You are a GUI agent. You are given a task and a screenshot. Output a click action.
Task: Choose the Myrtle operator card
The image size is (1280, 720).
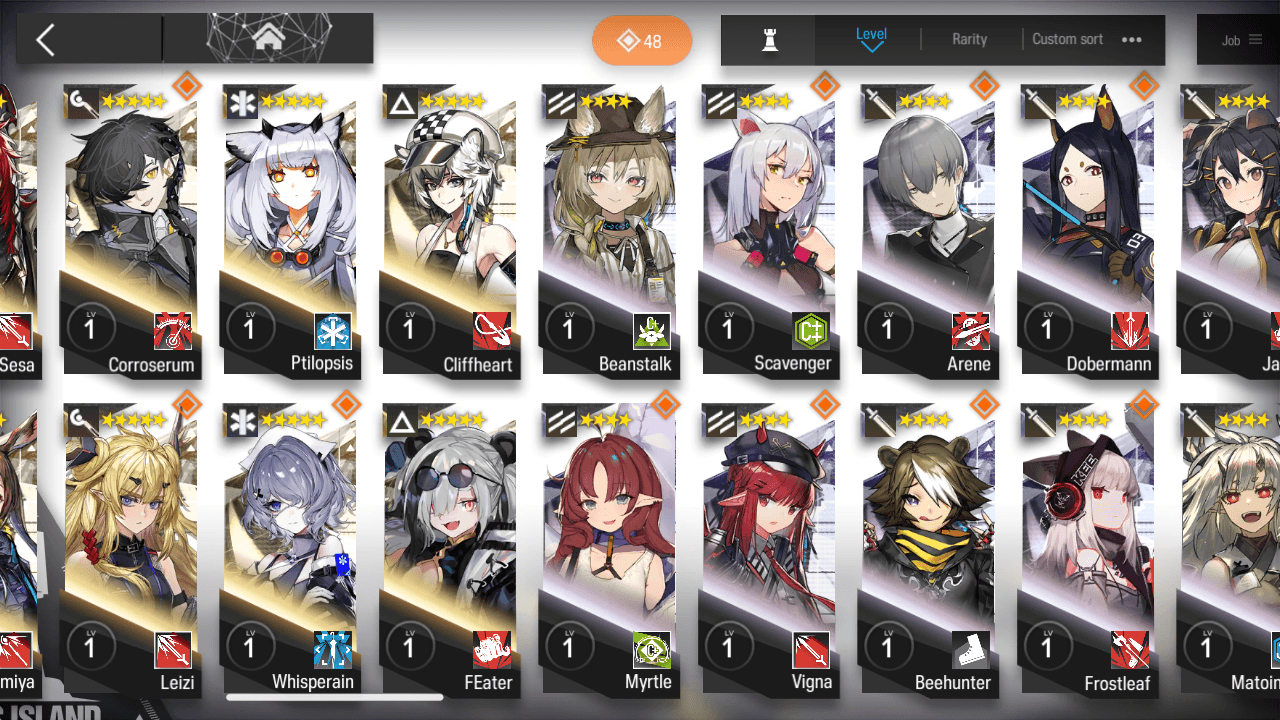pyautogui.click(x=609, y=550)
